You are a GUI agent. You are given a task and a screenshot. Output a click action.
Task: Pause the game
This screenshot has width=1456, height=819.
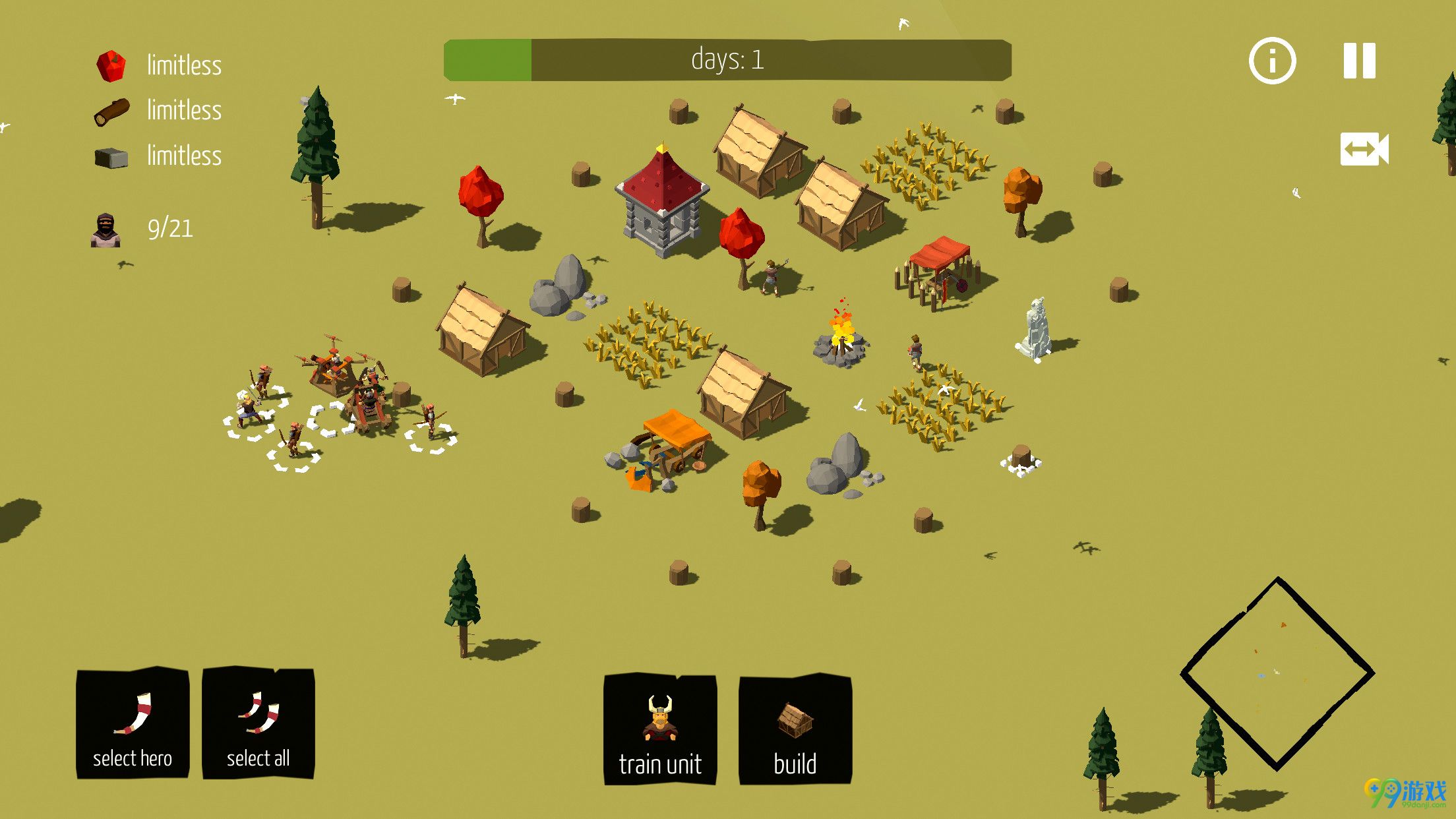(1360, 61)
